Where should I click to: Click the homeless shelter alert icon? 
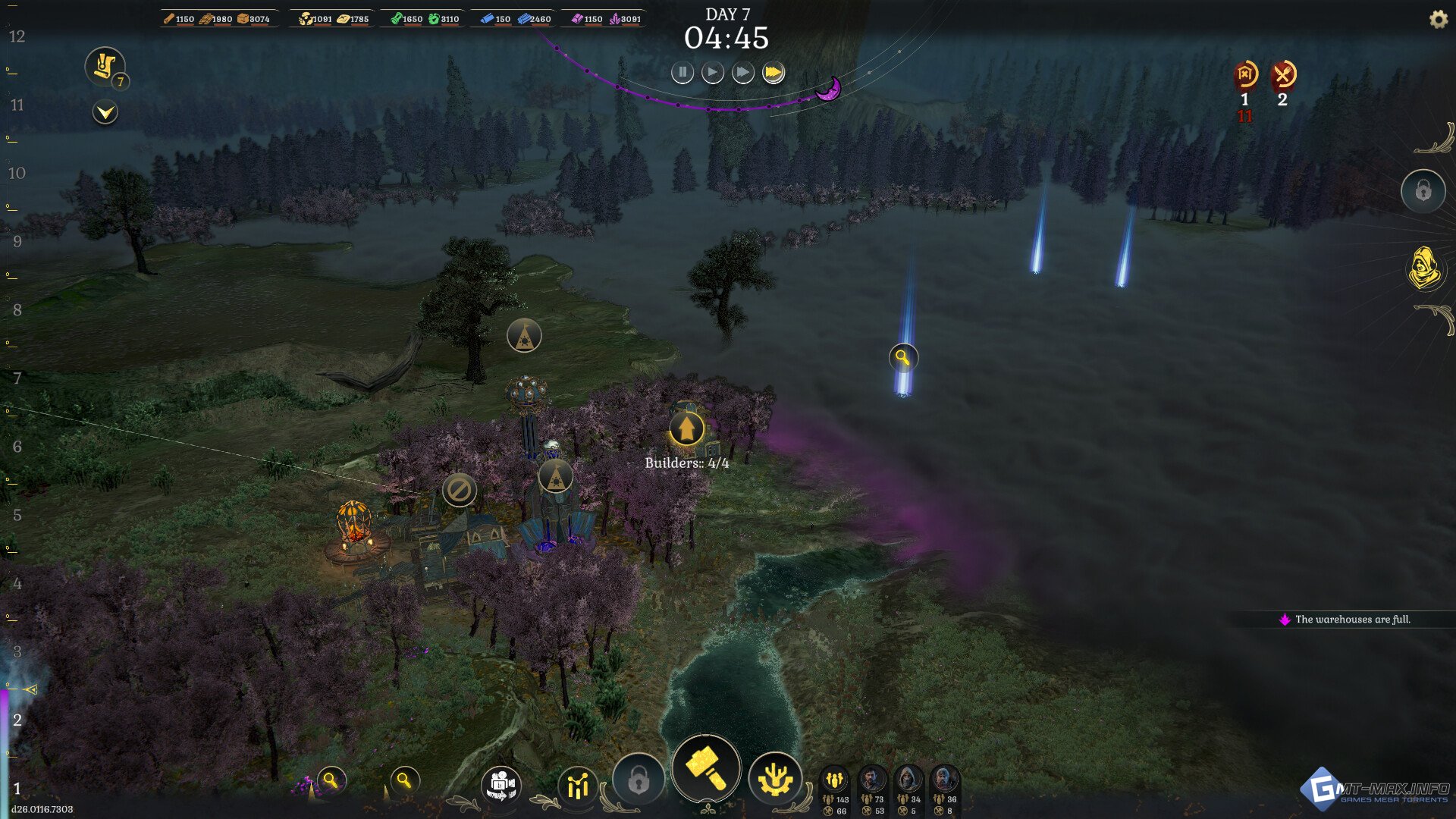(1244, 75)
